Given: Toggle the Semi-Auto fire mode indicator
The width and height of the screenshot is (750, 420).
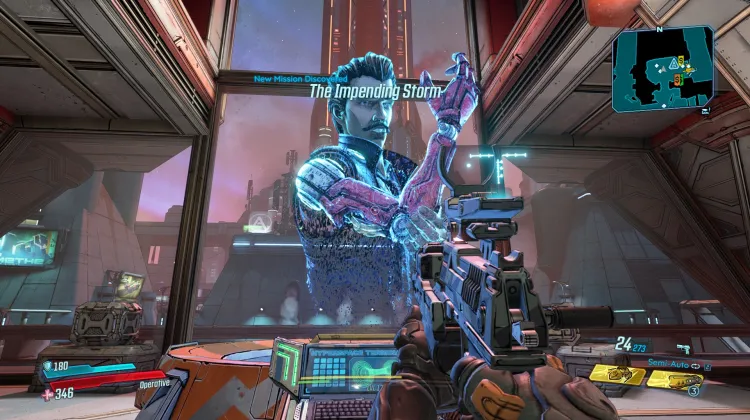Looking at the screenshot, I should coord(667,363).
